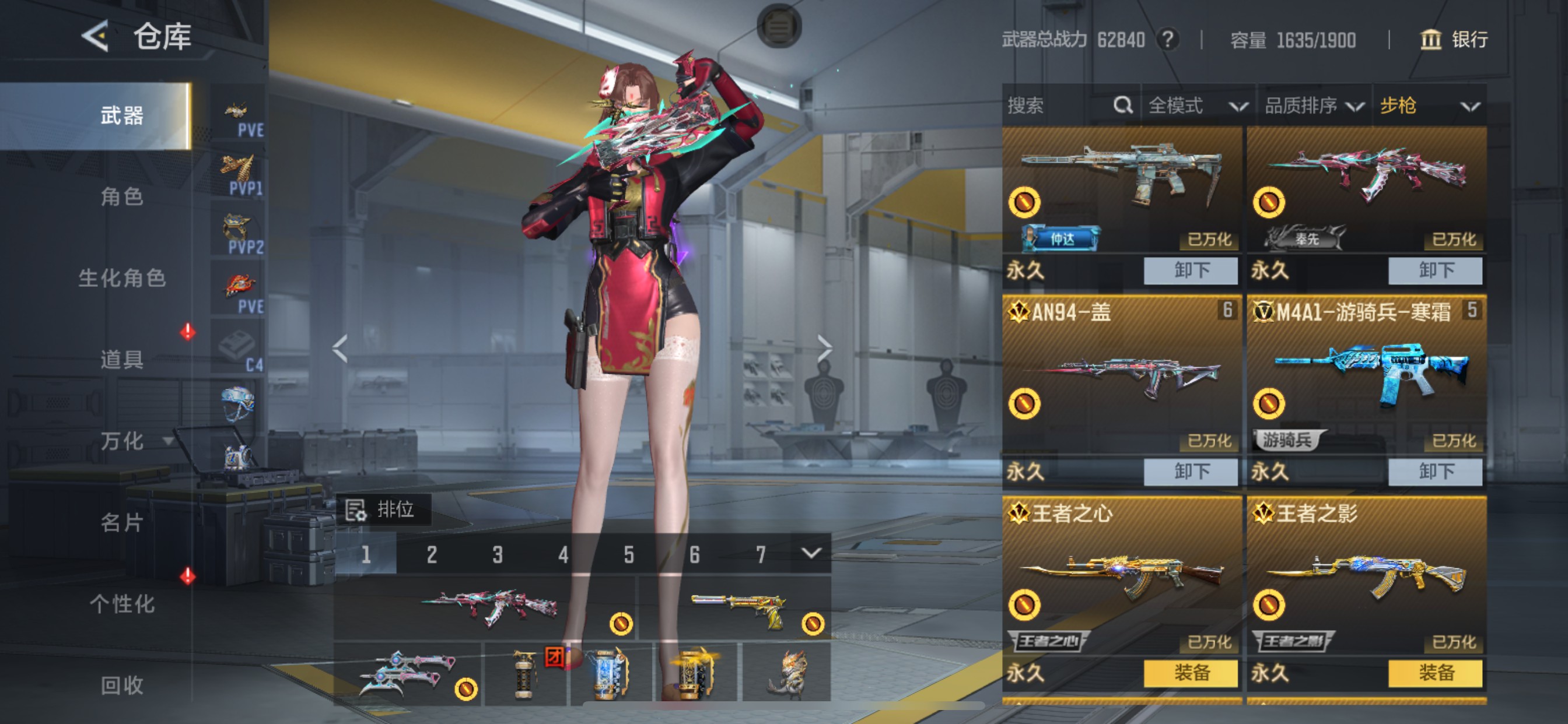The height and width of the screenshot is (724, 1568).
Task: Equip the 王者之心 rifle
Action: 1190,673
